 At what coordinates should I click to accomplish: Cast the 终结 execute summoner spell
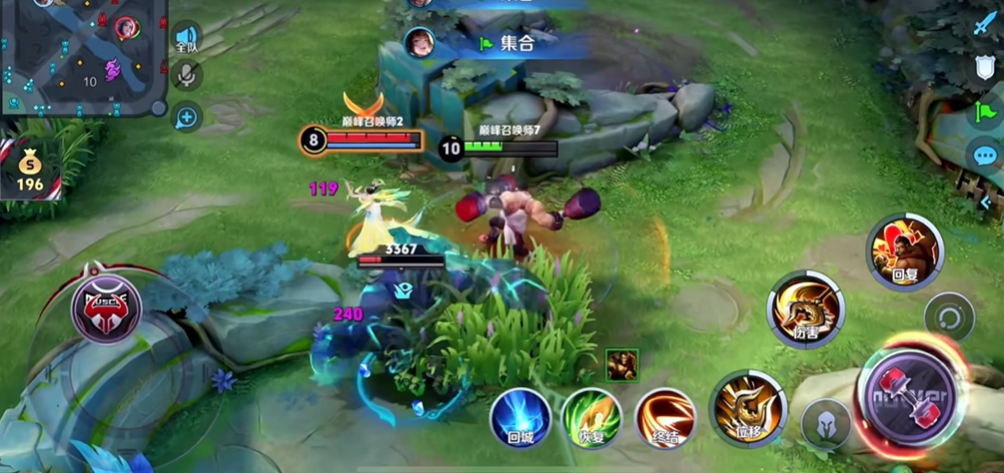(665, 417)
